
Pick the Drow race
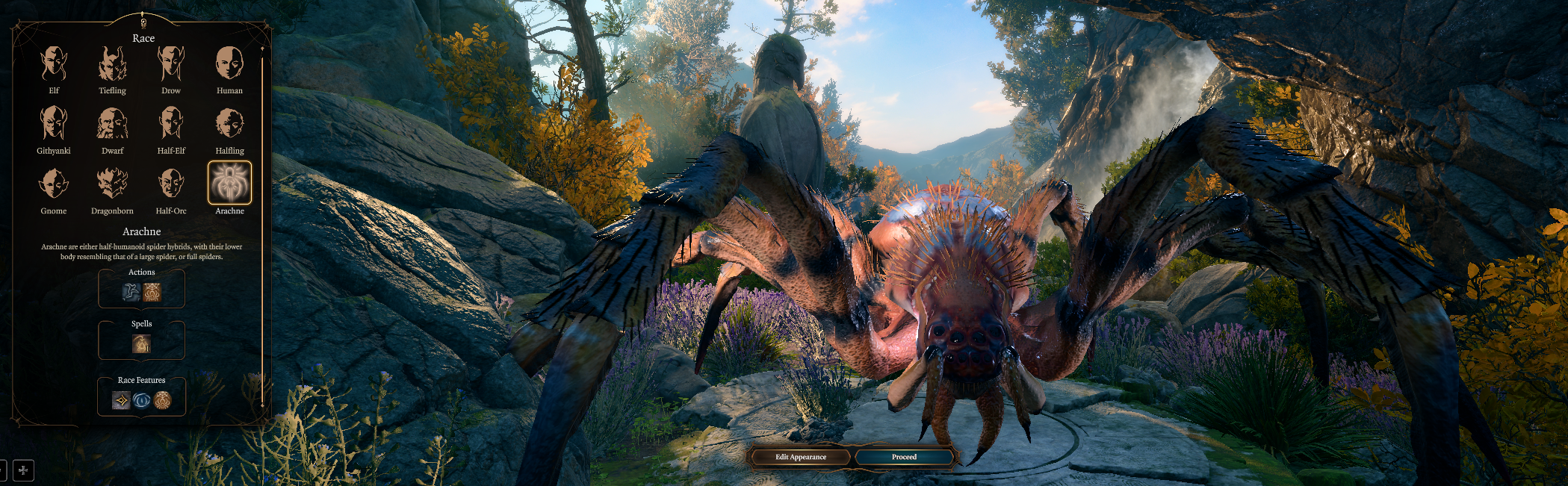pyautogui.click(x=171, y=64)
